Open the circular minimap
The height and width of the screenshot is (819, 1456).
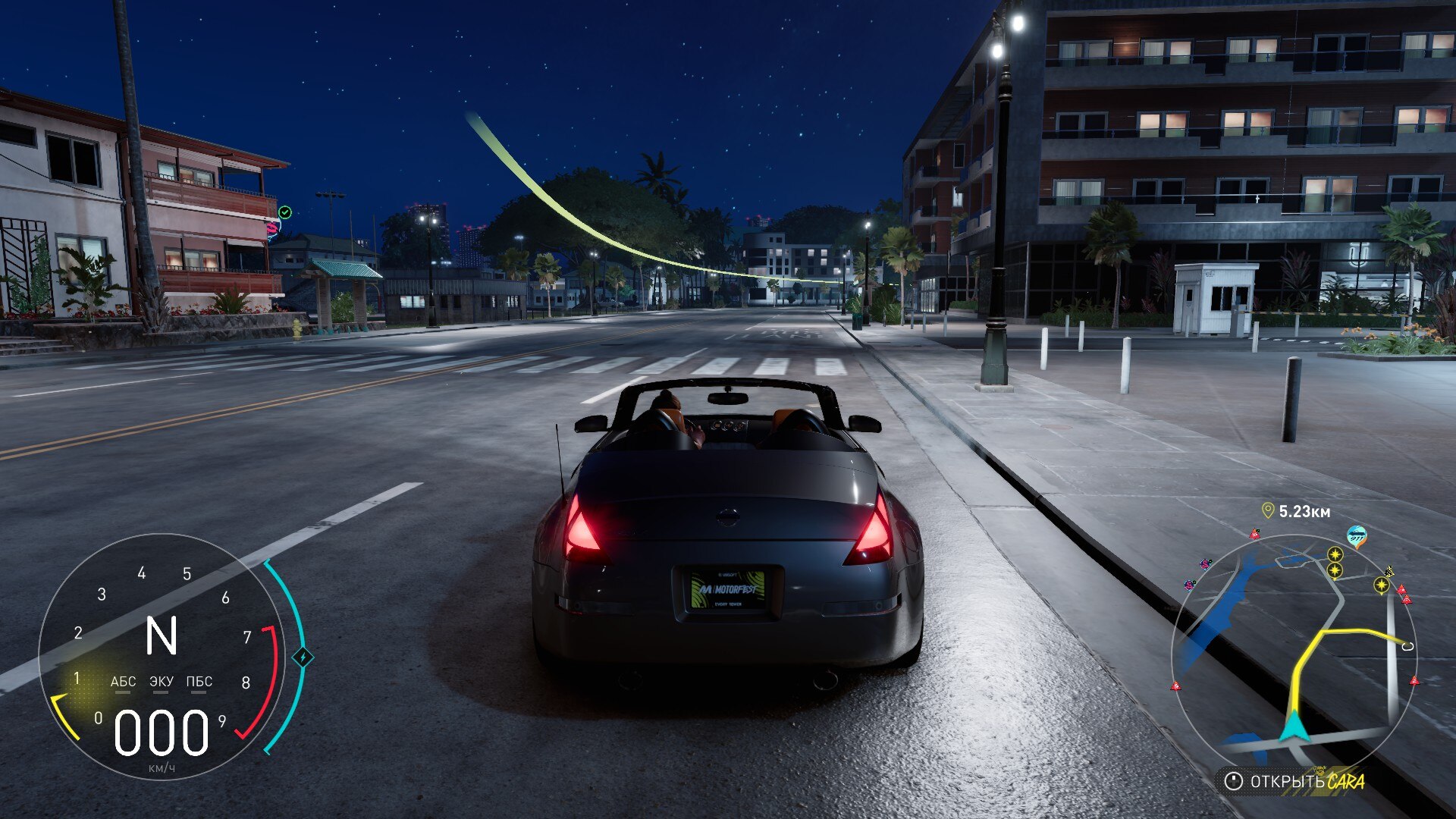coord(1294,652)
